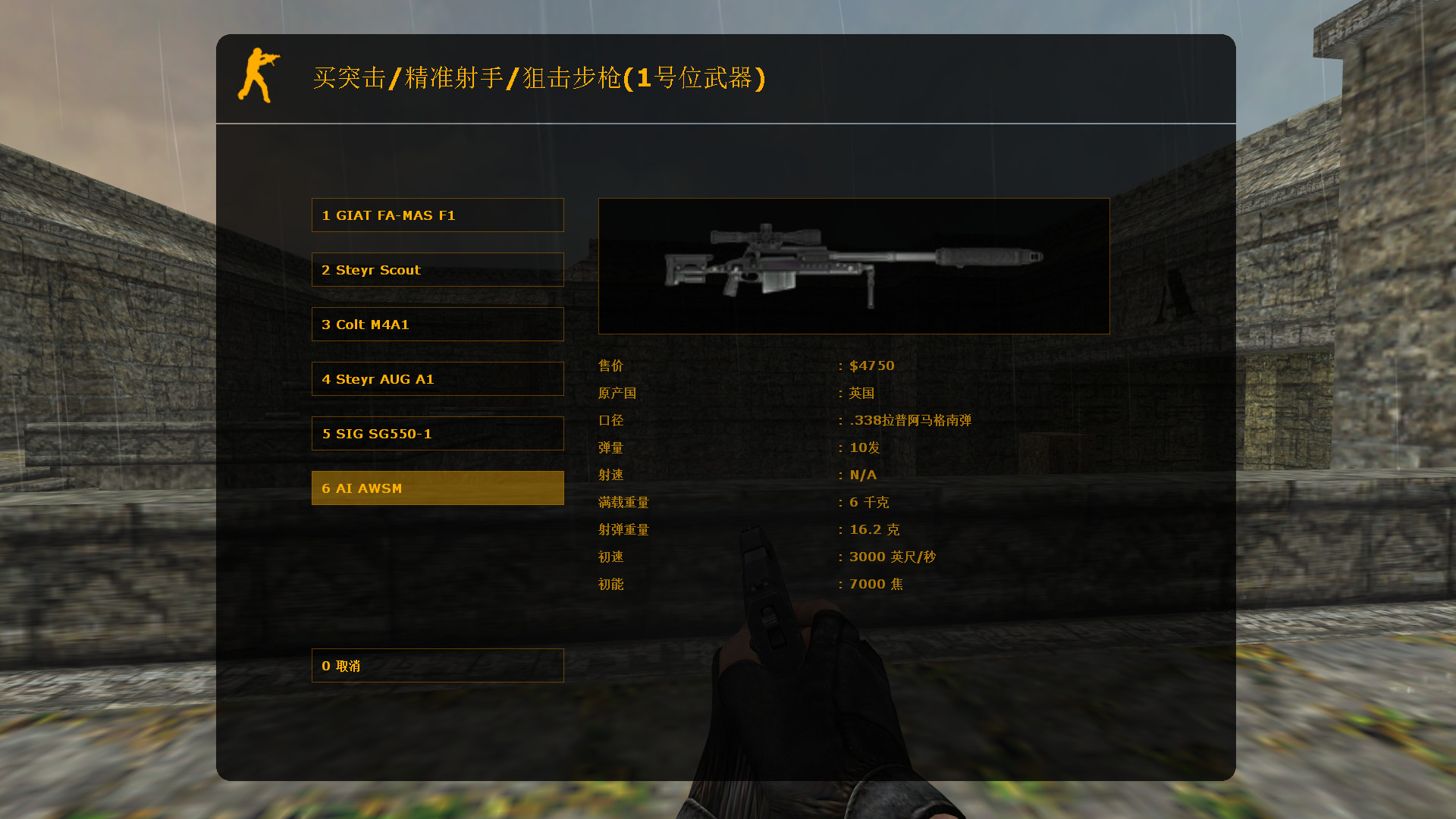Click the 射速 field showing N/A

click(x=862, y=475)
